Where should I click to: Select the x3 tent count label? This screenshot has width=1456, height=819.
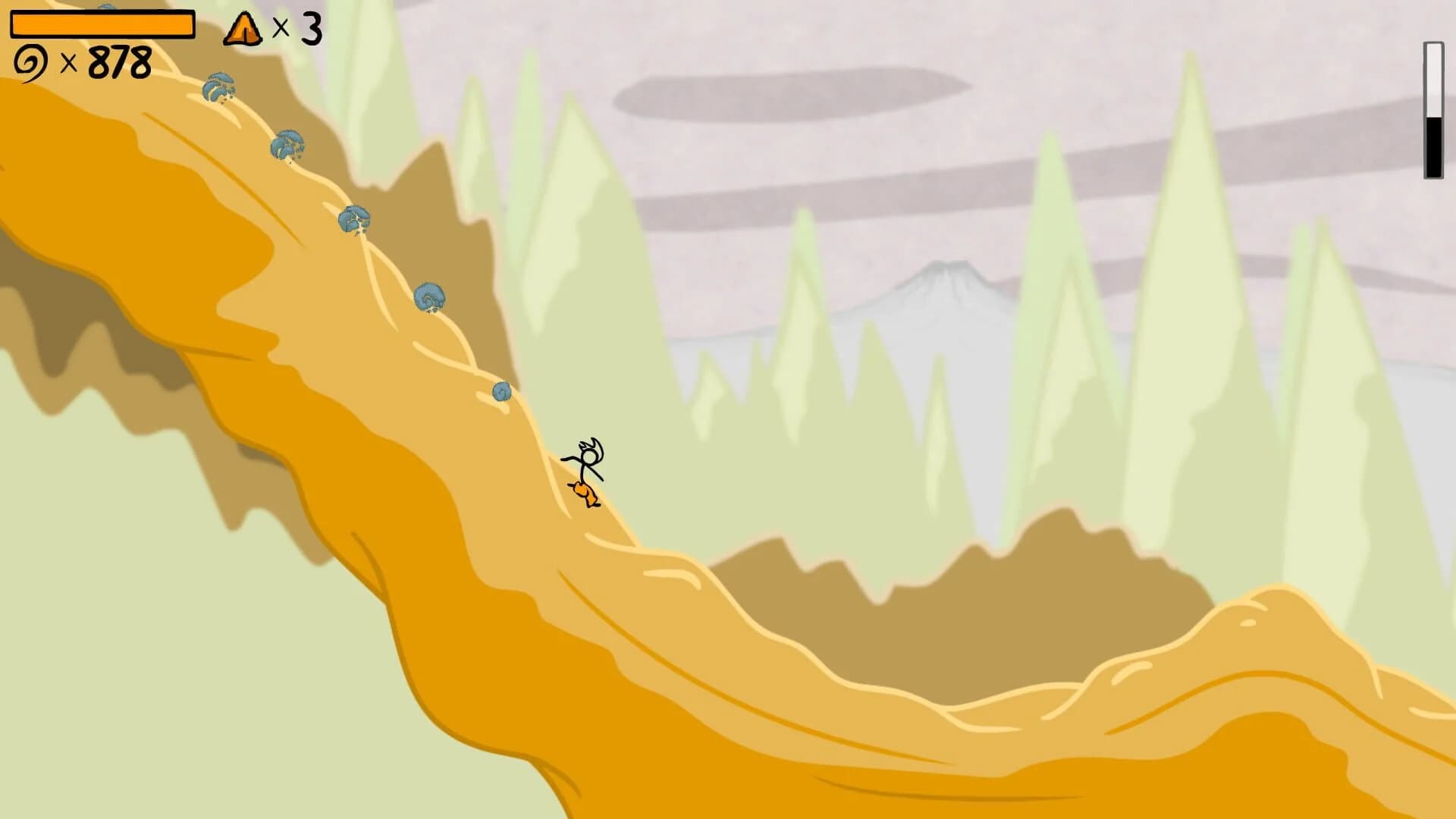point(296,29)
